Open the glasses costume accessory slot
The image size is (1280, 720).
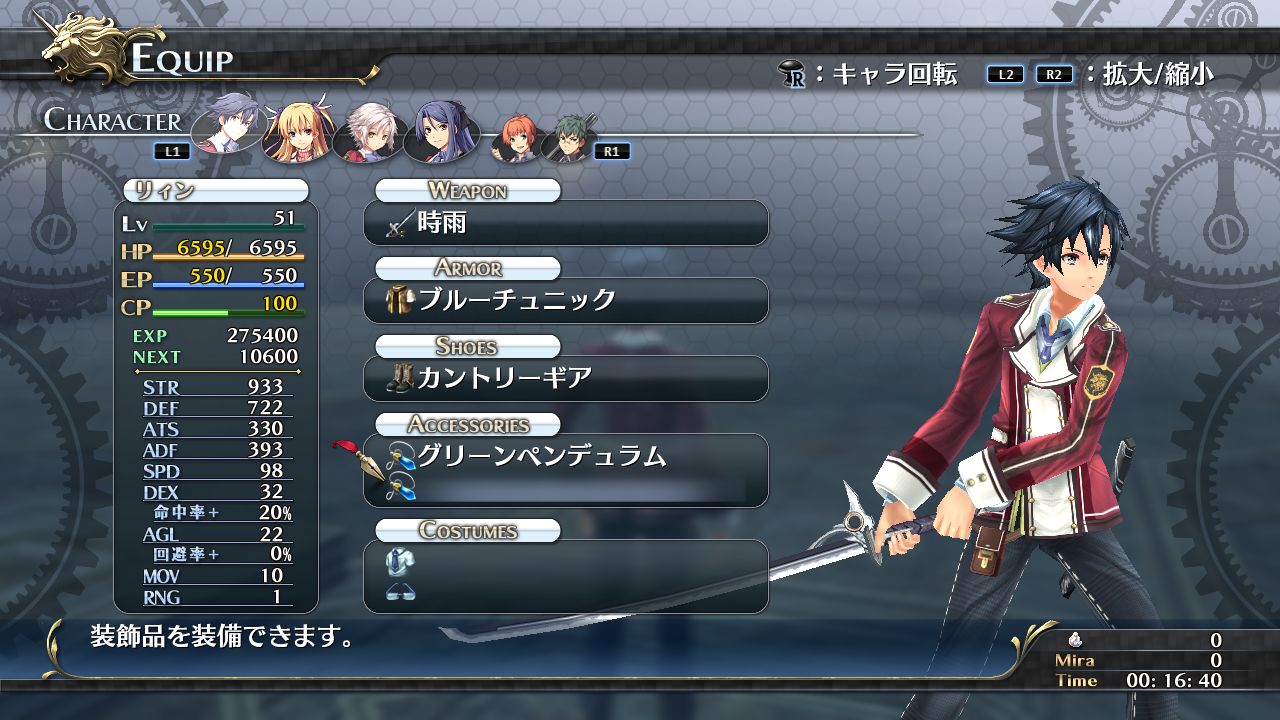click(566, 593)
